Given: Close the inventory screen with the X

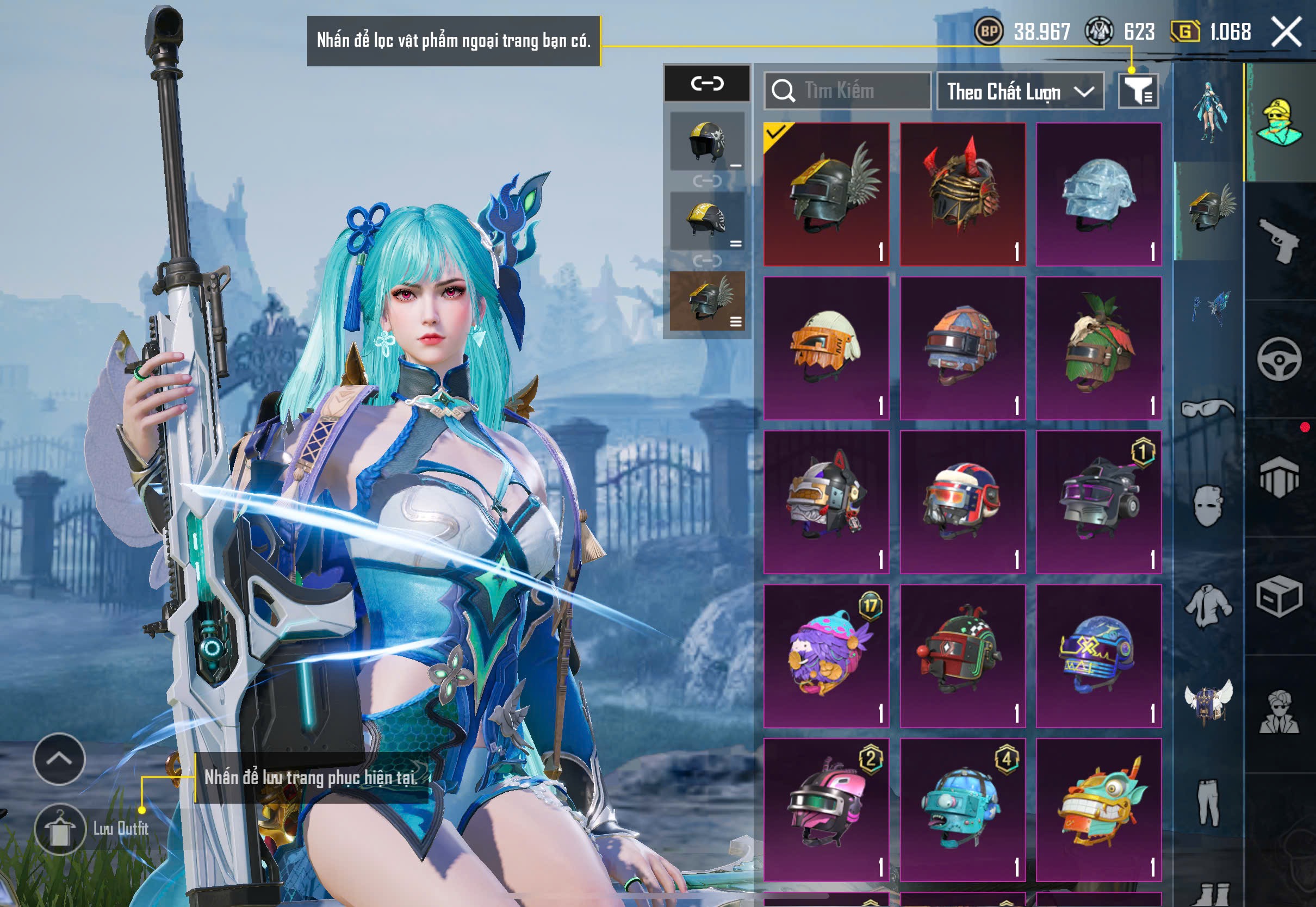Looking at the screenshot, I should (x=1287, y=32).
